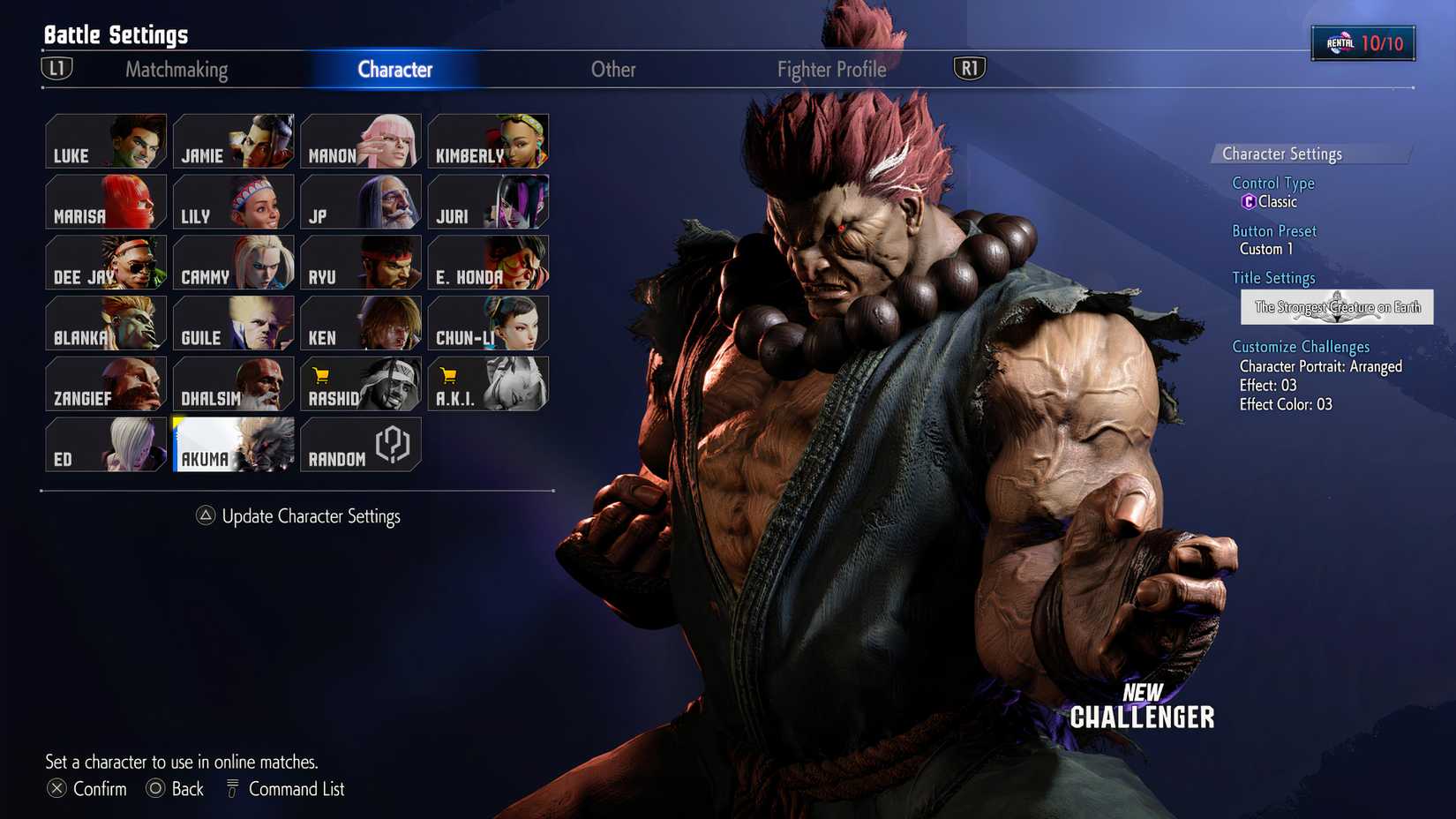The width and height of the screenshot is (1456, 819).
Task: Open the Effect Color selection
Action: [x=1287, y=404]
